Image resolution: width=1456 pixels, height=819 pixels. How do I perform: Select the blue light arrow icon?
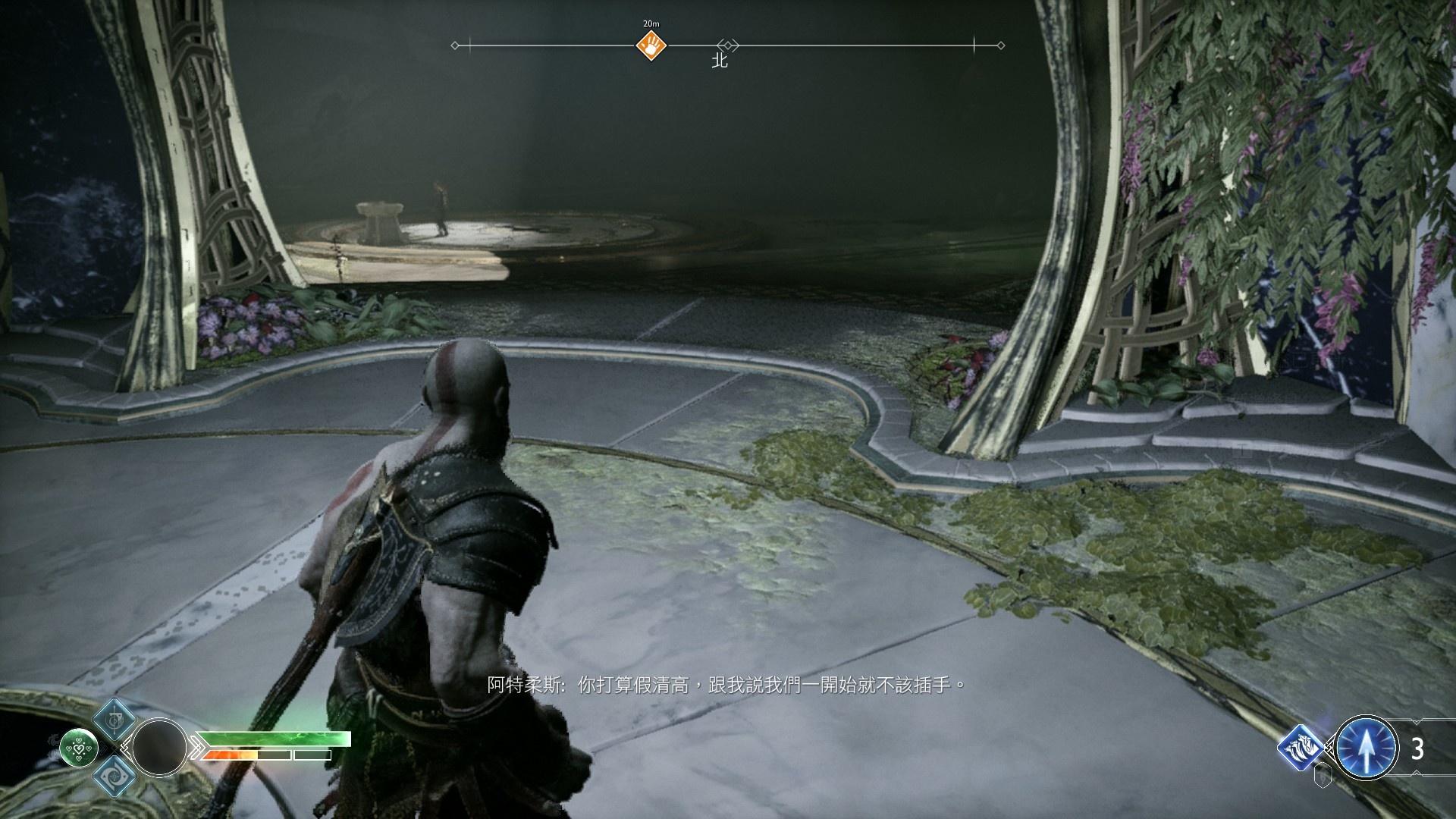1366,748
